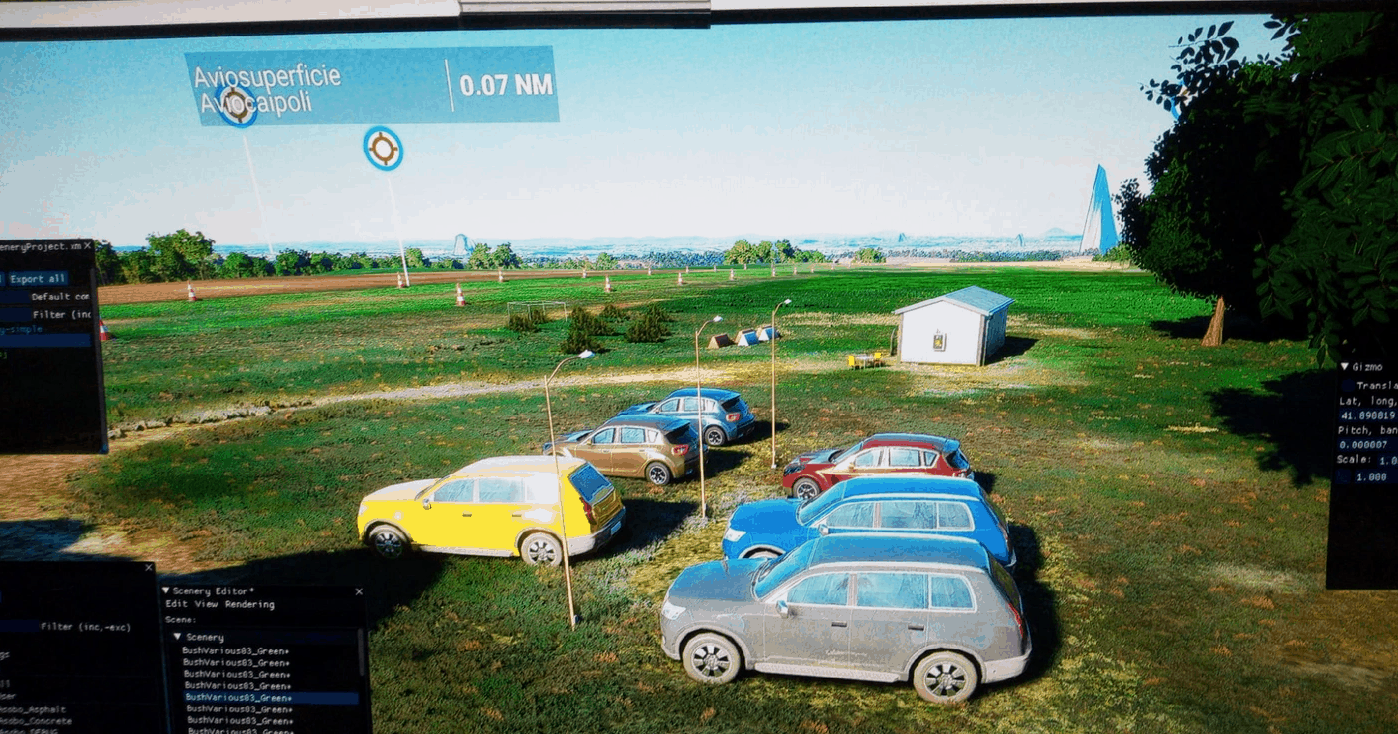Collapse the Scenery tree node
The image size is (1398, 734).
(x=177, y=637)
